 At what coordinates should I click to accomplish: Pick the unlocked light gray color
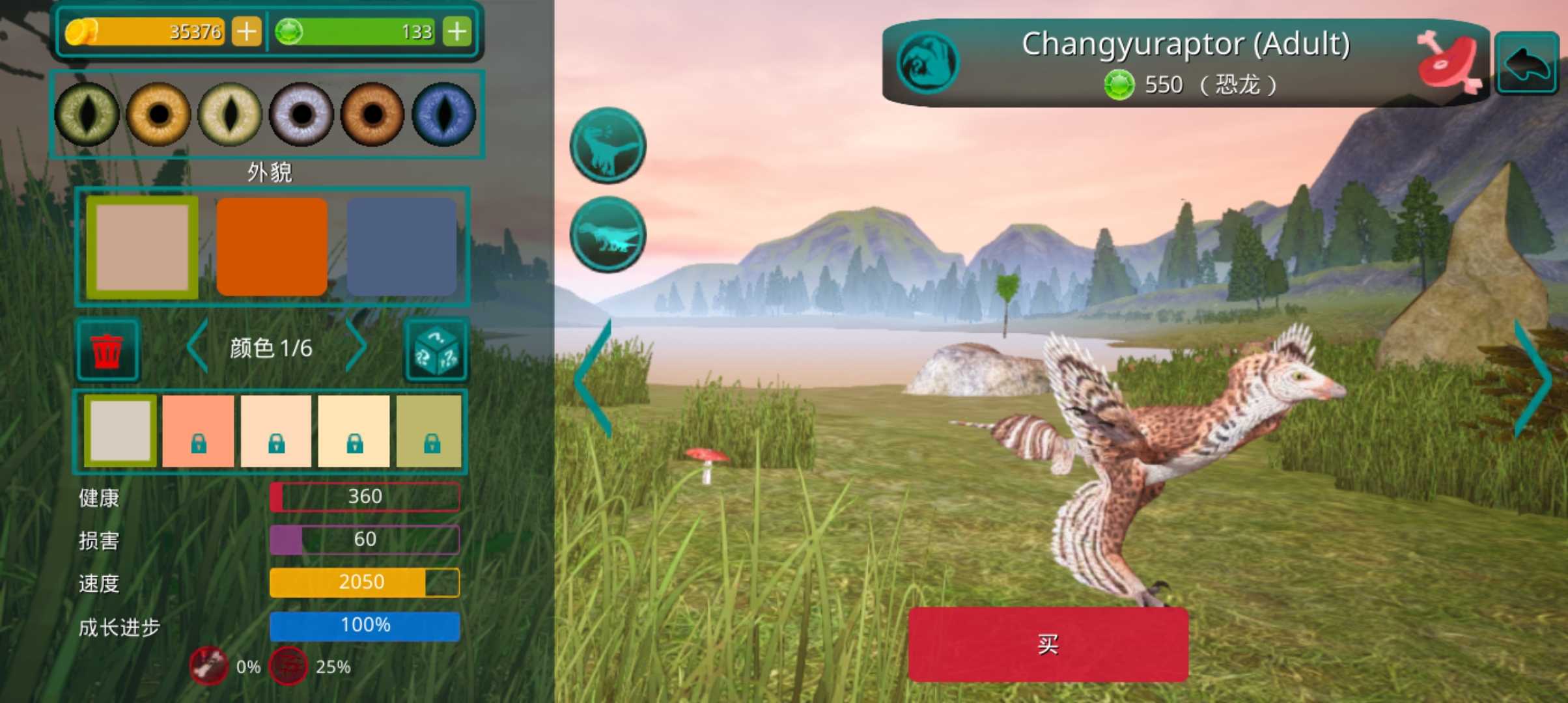pyautogui.click(x=120, y=430)
